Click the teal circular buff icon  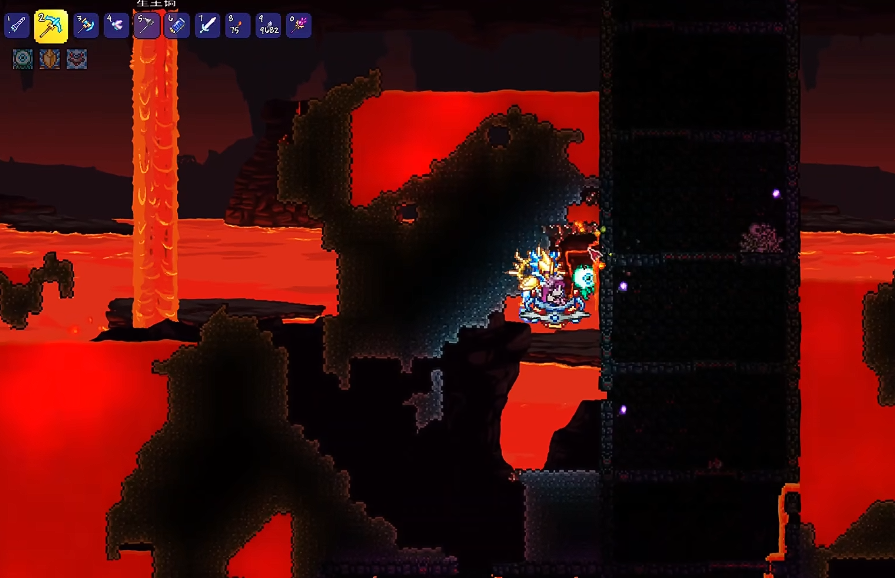pyautogui.click(x=23, y=59)
